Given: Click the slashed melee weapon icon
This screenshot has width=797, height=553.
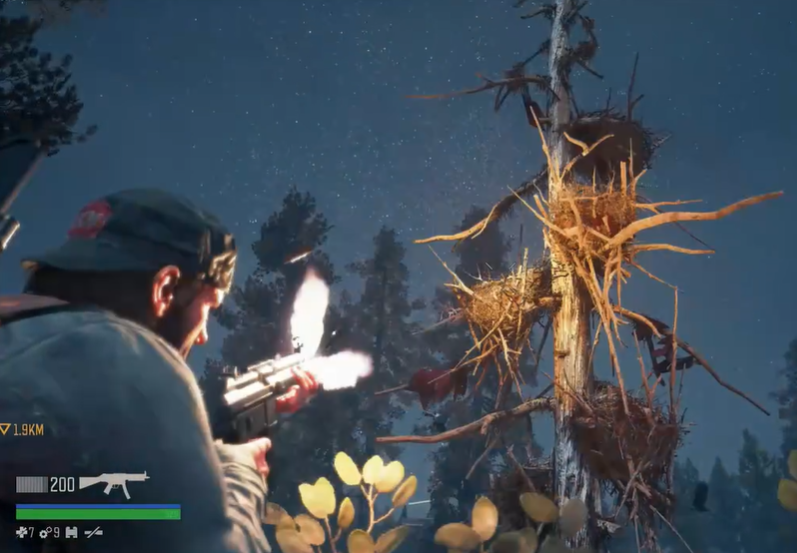Looking at the screenshot, I should (93, 532).
